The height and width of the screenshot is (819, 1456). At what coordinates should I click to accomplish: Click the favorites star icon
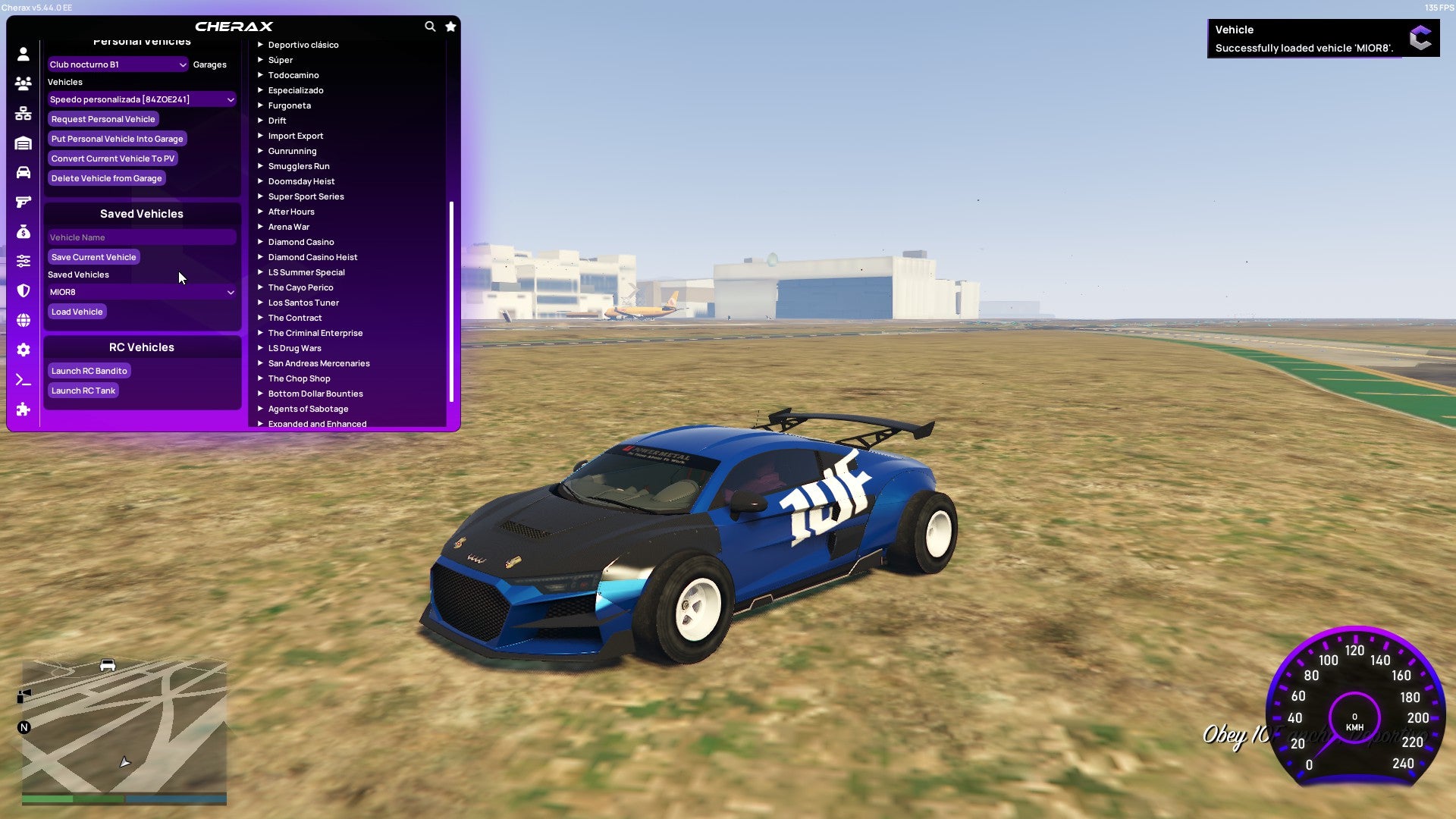450,26
